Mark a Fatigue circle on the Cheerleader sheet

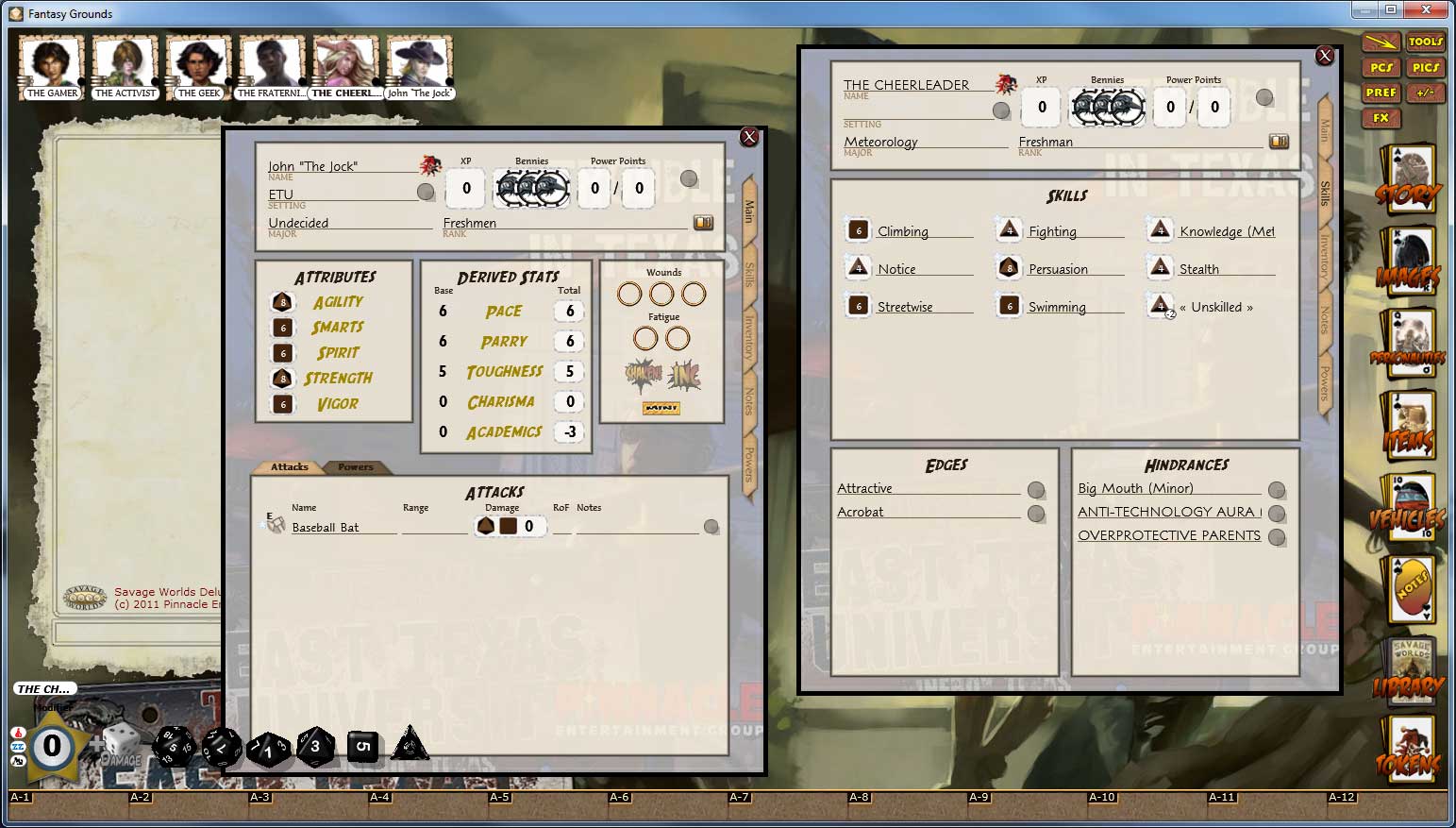pos(647,337)
